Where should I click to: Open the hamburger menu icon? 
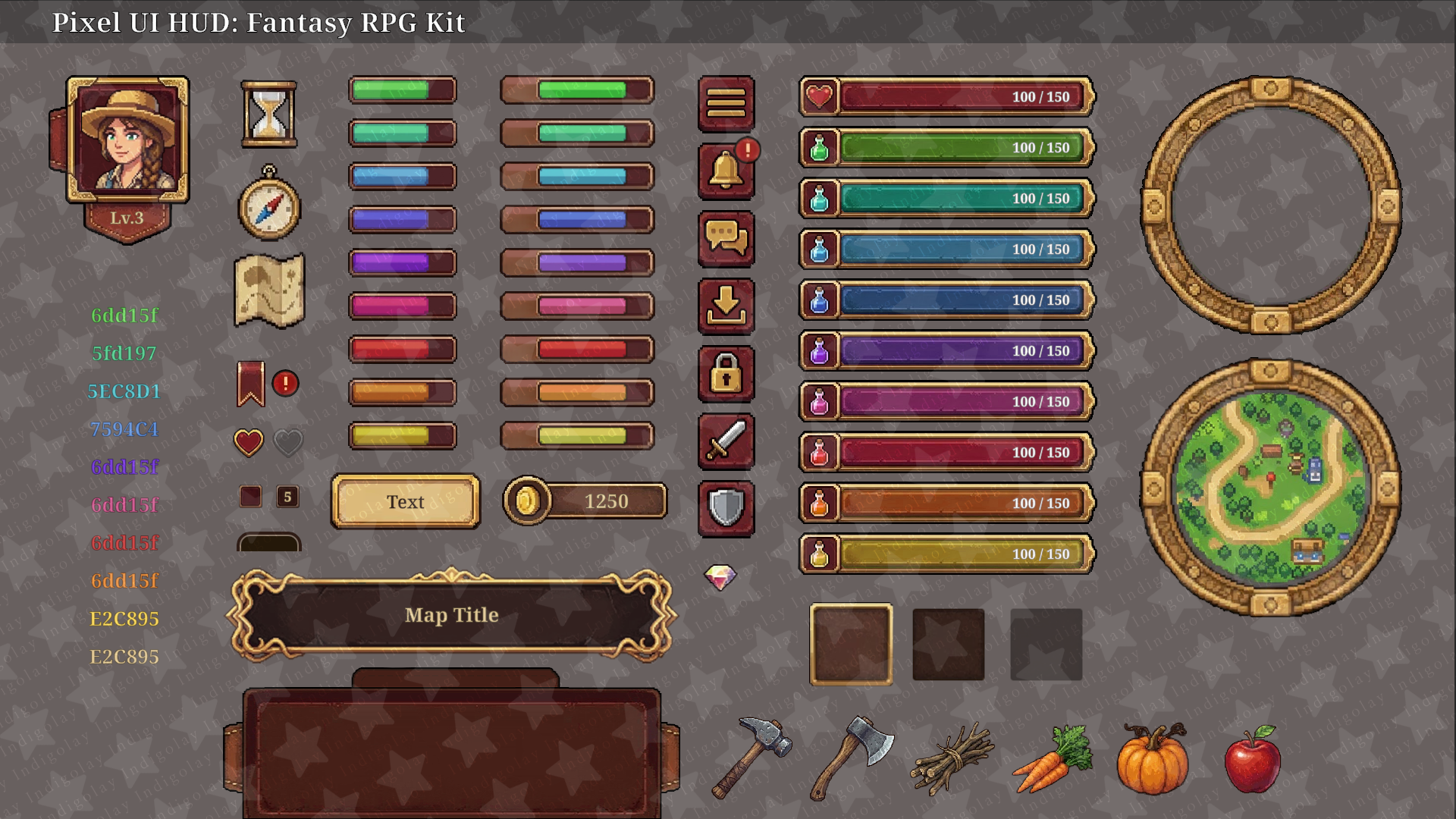click(726, 103)
